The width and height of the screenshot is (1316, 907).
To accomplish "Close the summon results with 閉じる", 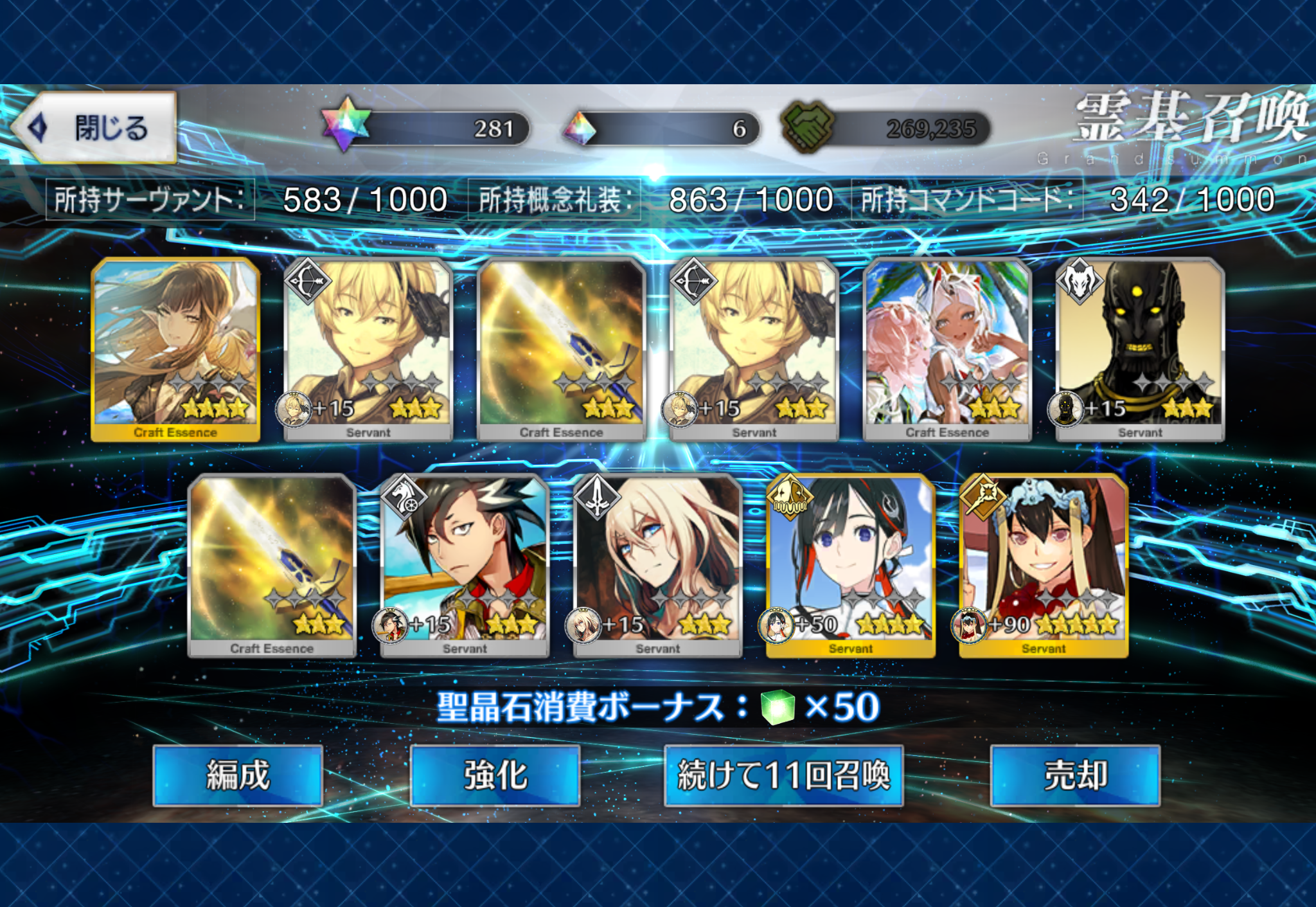I will coord(96,128).
